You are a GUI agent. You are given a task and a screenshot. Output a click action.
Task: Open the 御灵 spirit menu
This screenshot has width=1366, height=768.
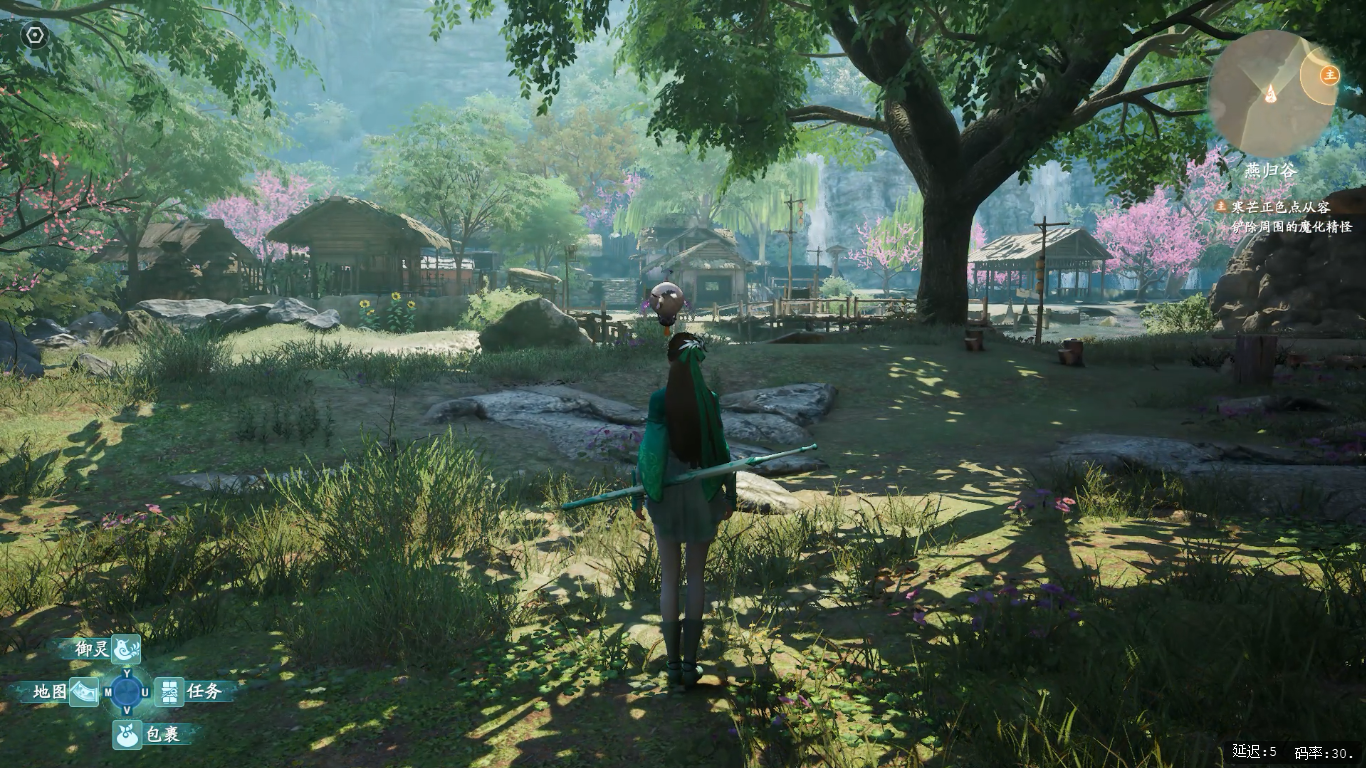pos(125,649)
